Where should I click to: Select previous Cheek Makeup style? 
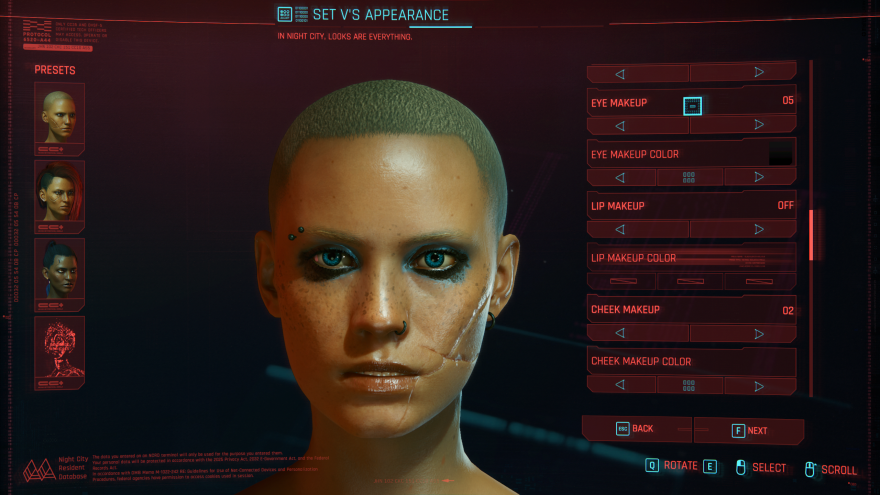[x=620, y=333]
